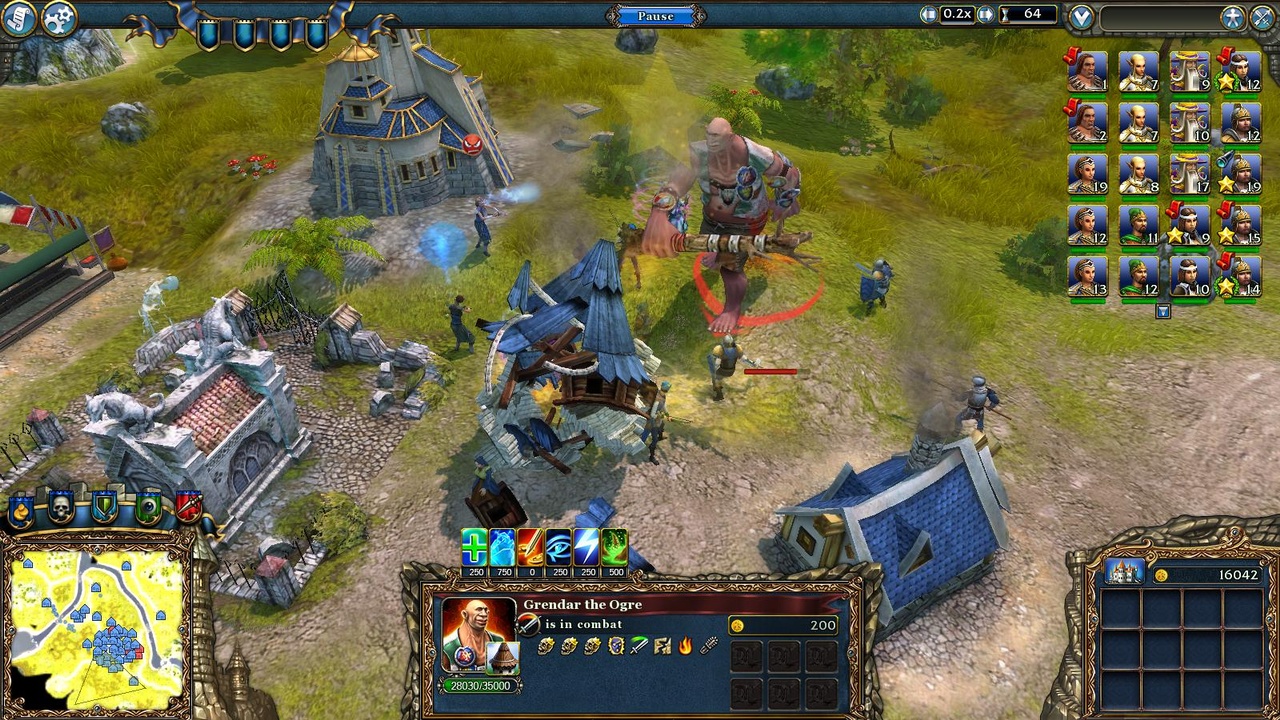Select the green poison cloud spell
Viewport: 1280px width, 720px height.
[614, 545]
